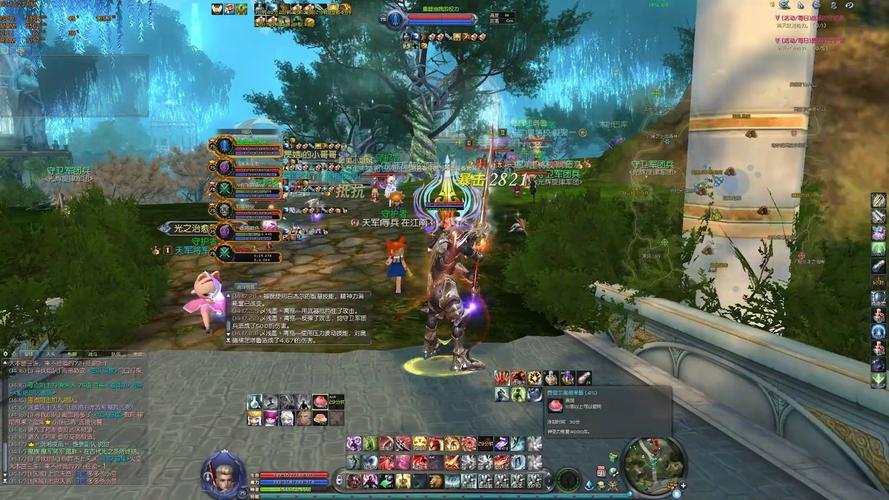Click the round dark gauge beside the hotbar
Image resolution: width=889 pixels, height=500 pixels.
569,479
